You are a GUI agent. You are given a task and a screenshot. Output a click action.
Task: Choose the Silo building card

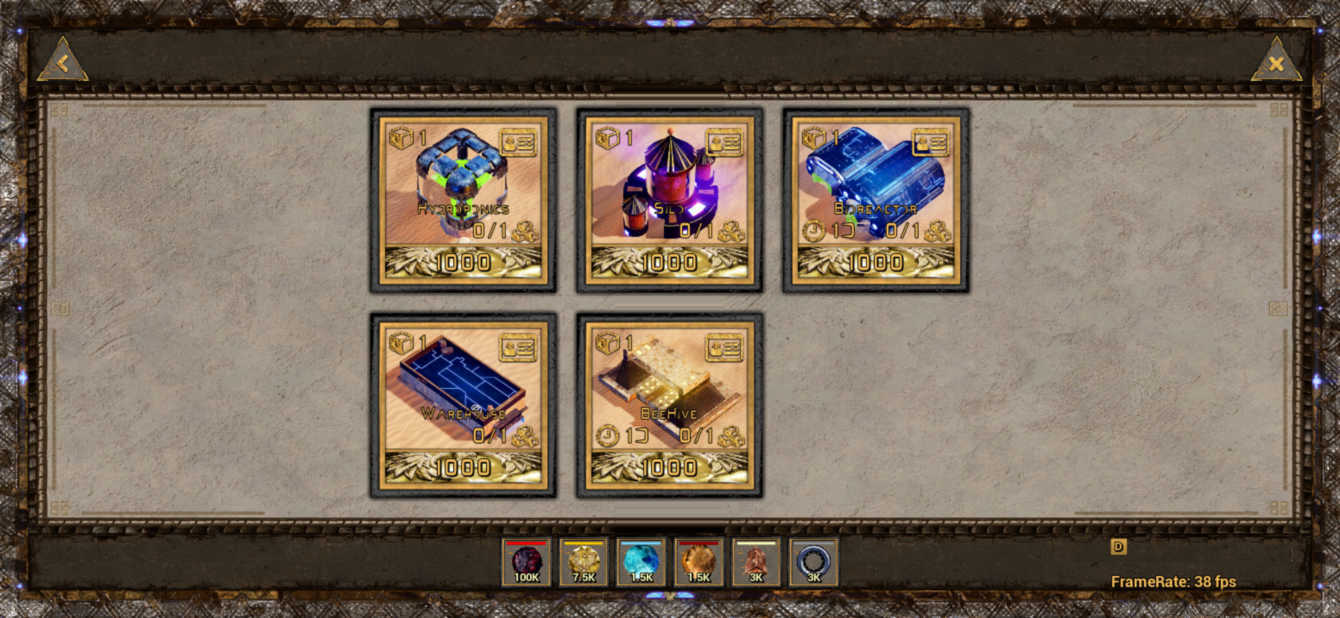pyautogui.click(x=668, y=190)
